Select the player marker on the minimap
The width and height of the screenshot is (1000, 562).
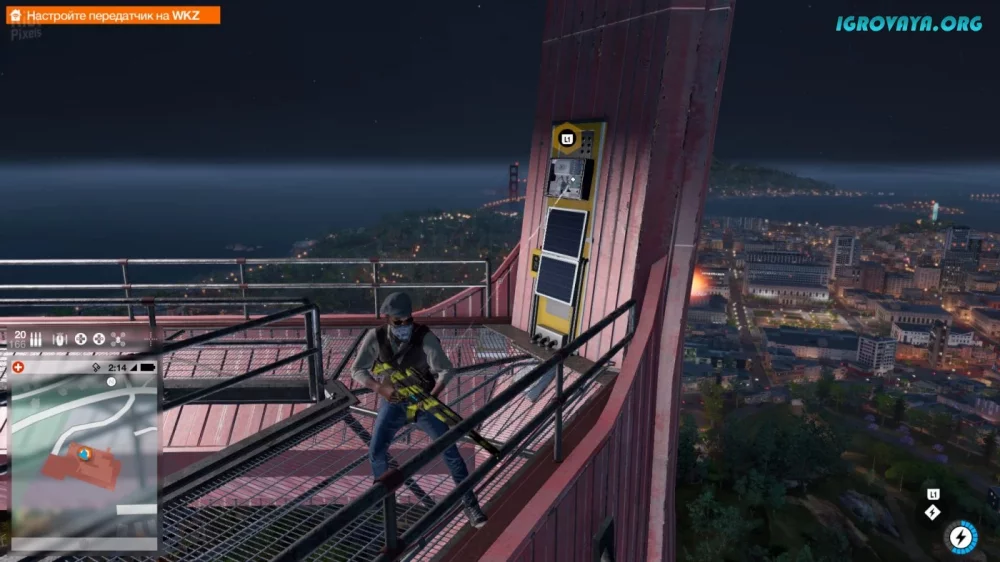(85, 453)
